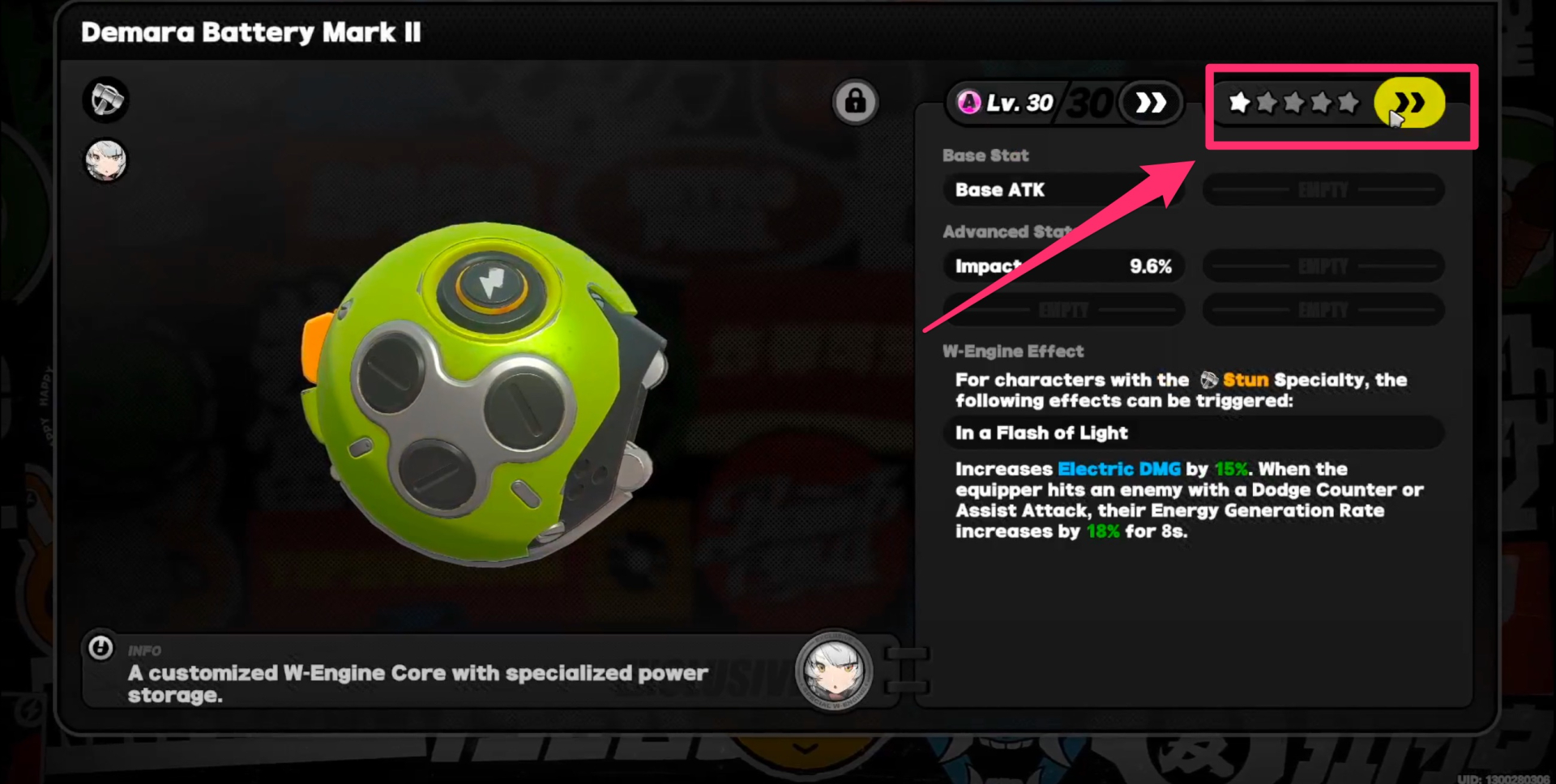Screen dimensions: 1556x784
Task: Click the star rating progress bar
Action: click(1295, 104)
